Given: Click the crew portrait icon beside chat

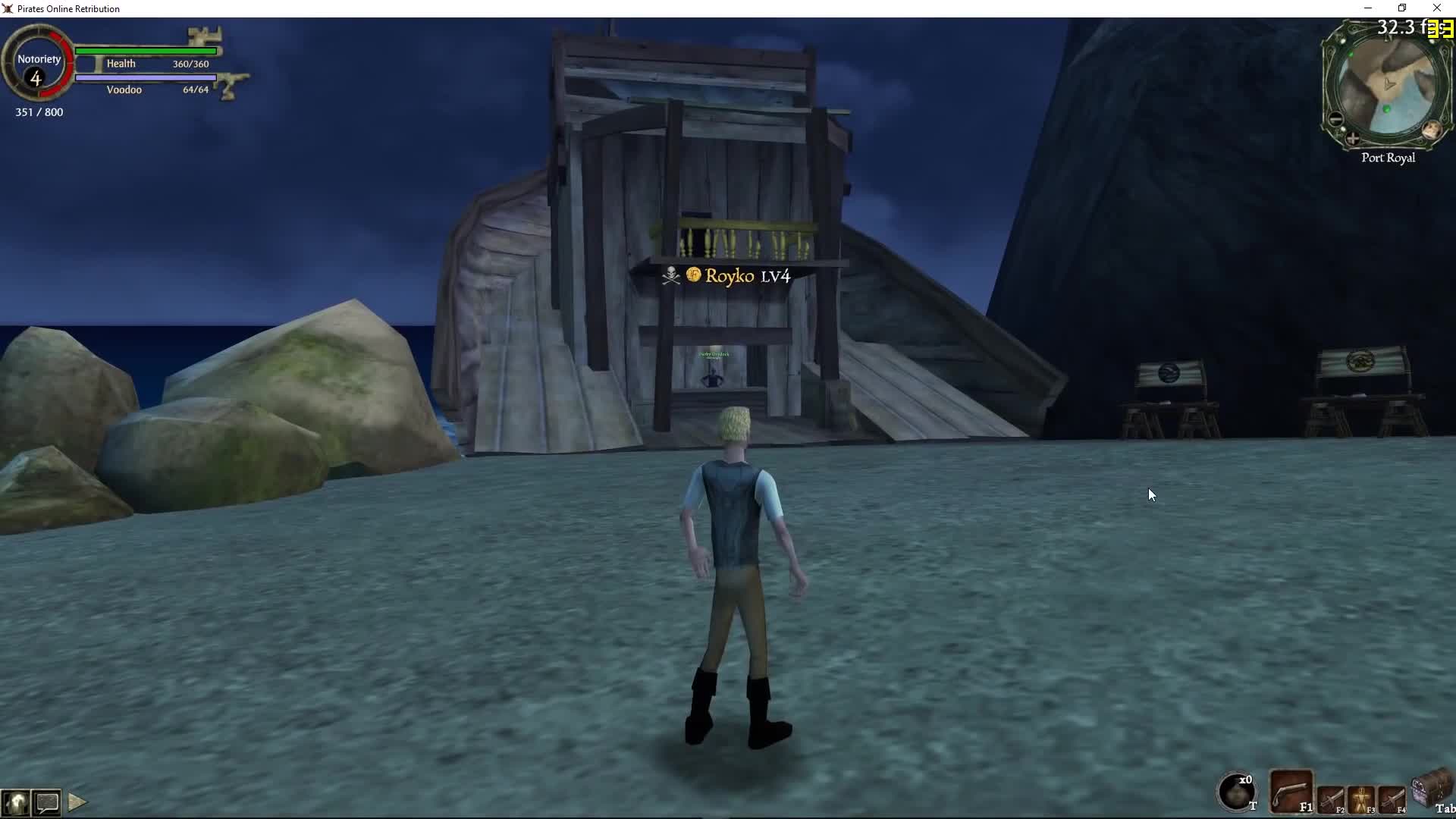Looking at the screenshot, I should (x=16, y=802).
